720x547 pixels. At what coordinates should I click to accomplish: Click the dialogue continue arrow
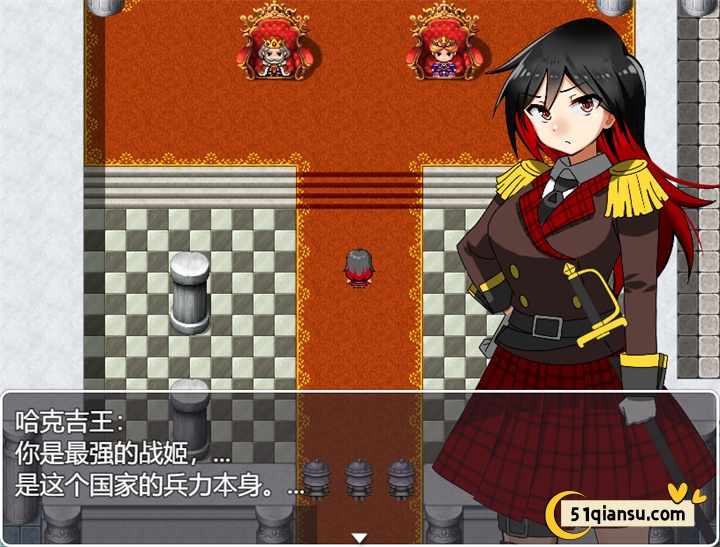(x=359, y=538)
